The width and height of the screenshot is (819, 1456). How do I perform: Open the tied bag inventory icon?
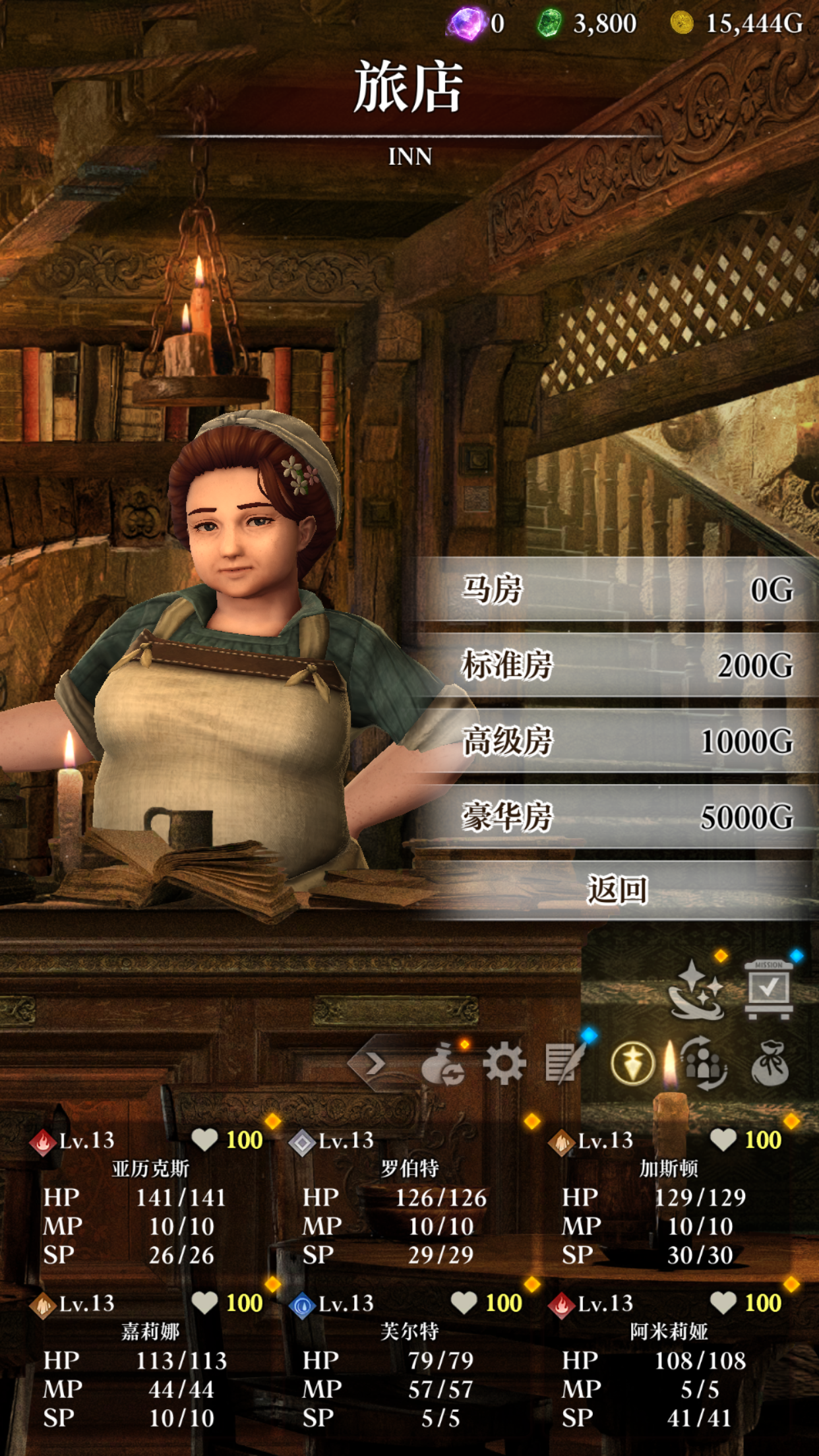770,1063
